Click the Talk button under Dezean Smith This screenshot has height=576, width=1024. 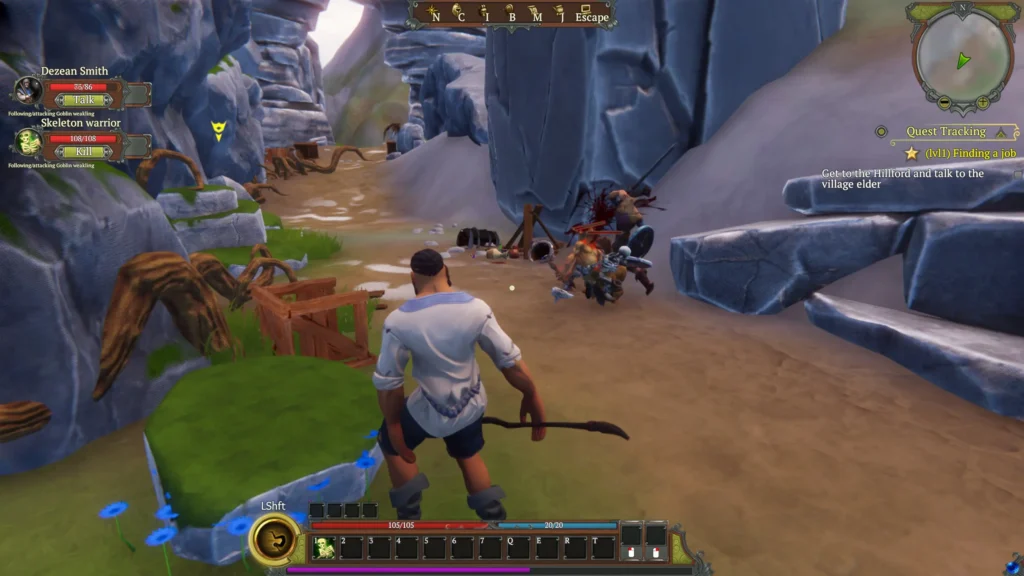84,100
